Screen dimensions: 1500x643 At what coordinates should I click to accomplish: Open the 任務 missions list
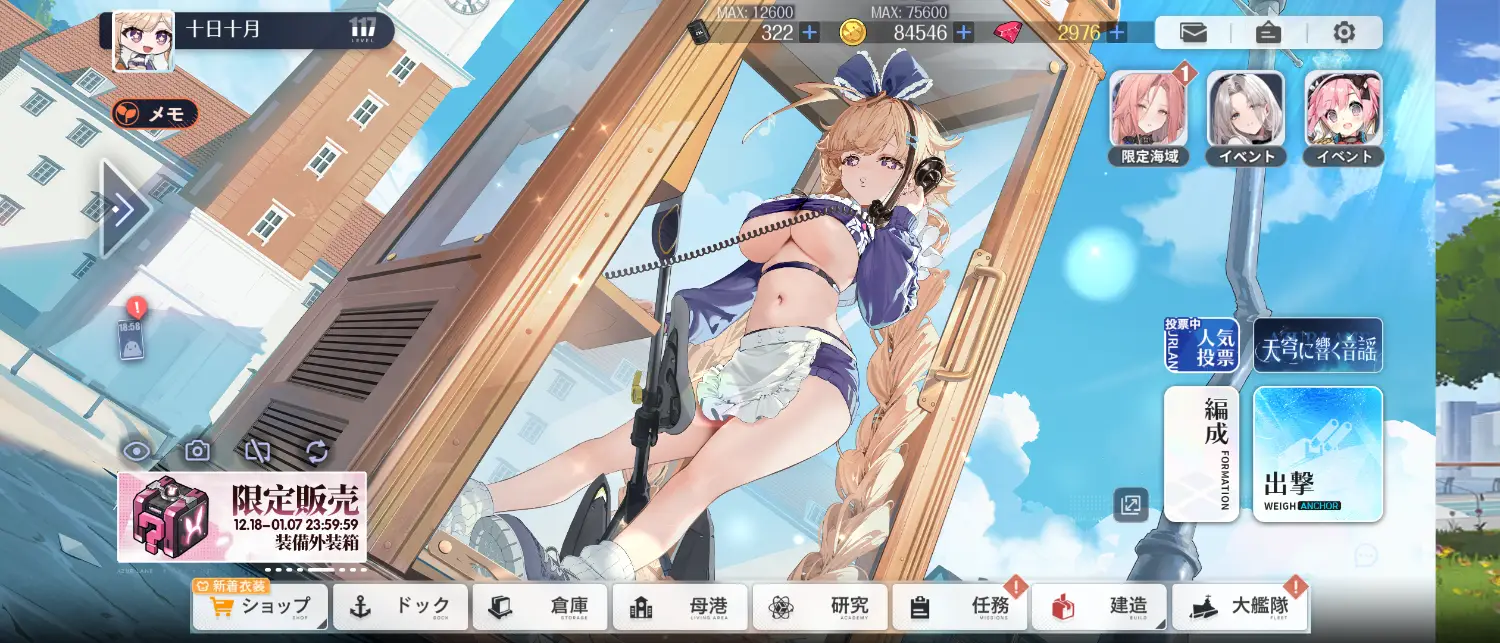point(960,607)
